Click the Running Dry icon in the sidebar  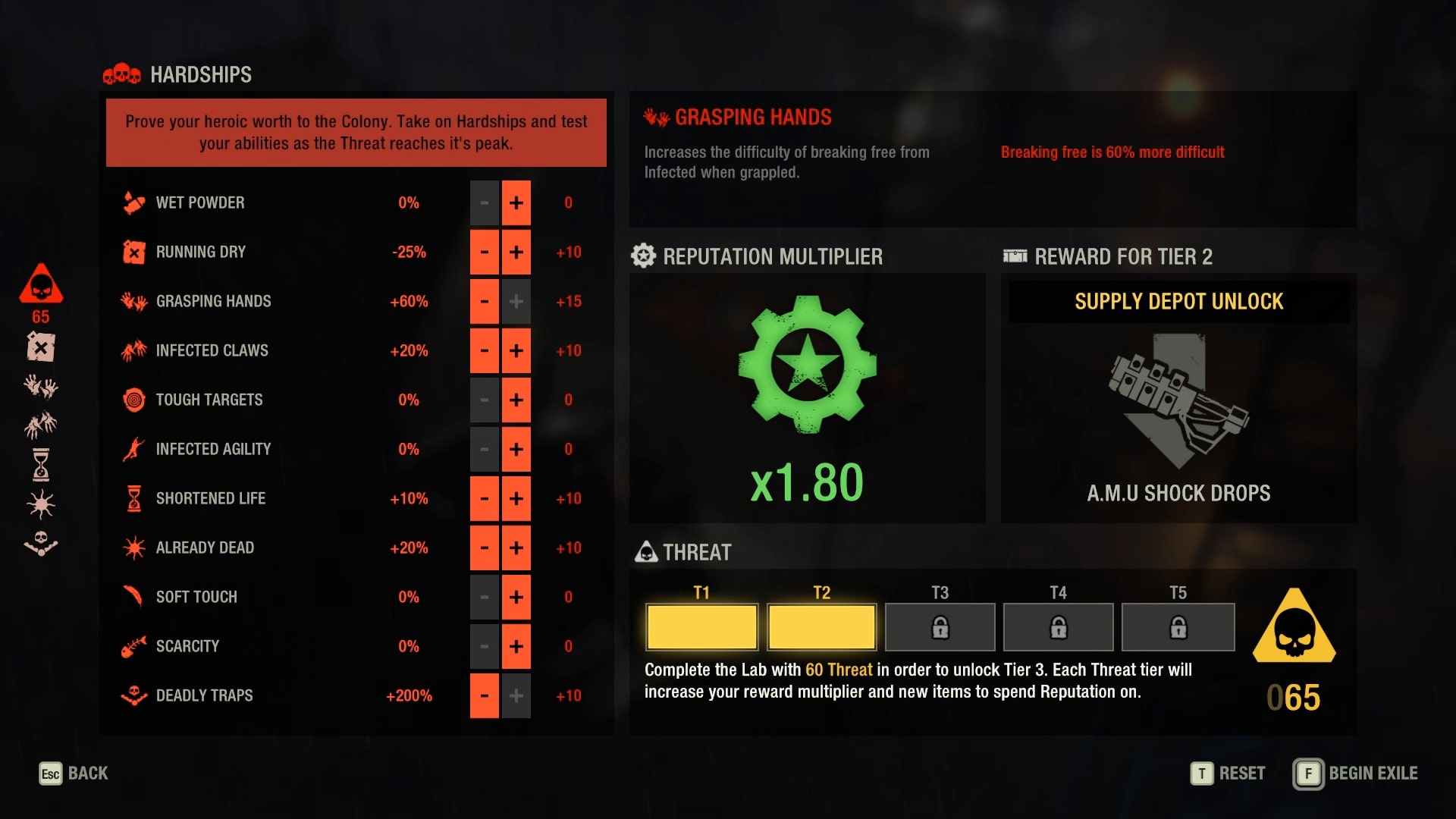(40, 347)
